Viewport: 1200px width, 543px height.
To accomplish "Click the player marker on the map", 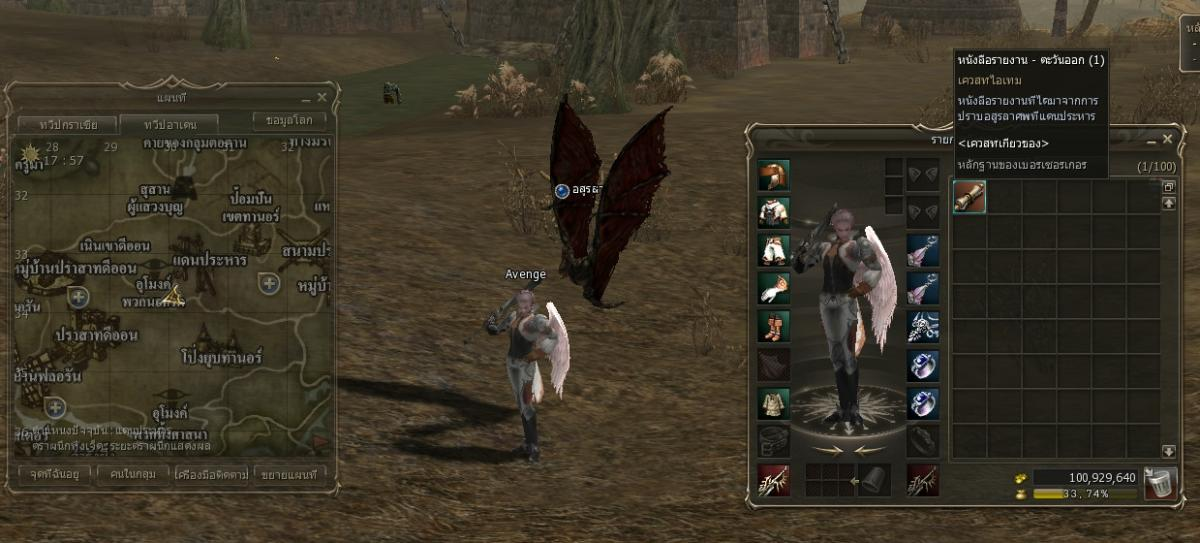I will coord(174,296).
